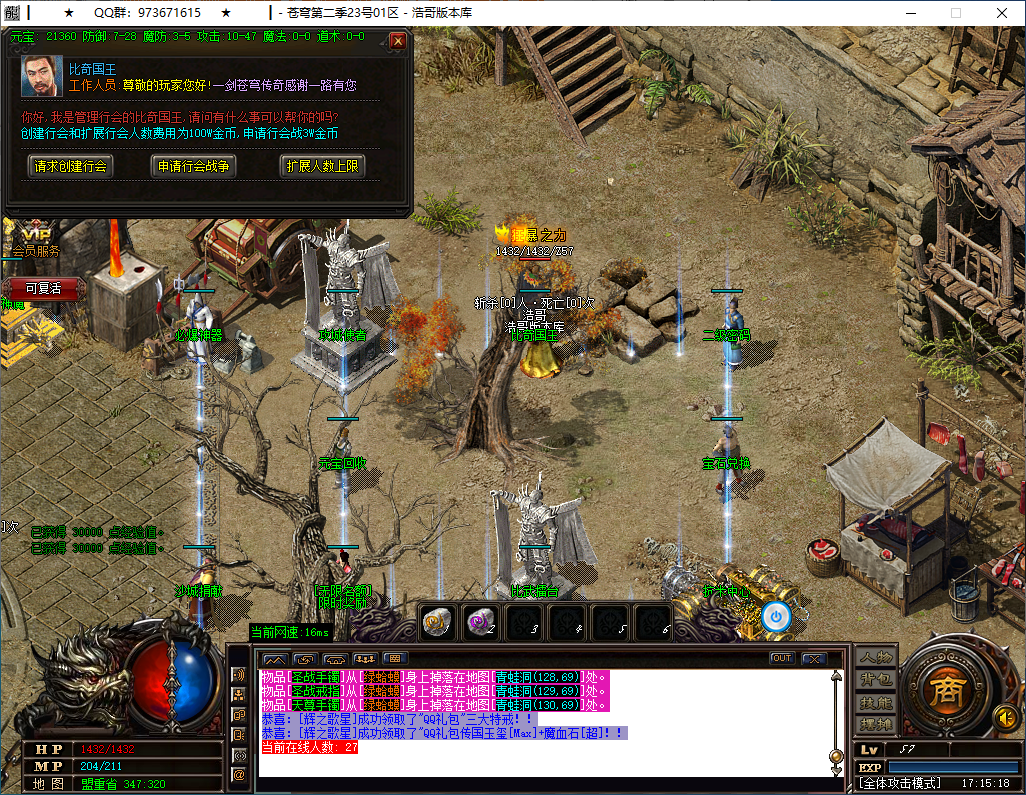Use the purple item in hotbar slot 2
1026x795 pixels.
[x=481, y=621]
